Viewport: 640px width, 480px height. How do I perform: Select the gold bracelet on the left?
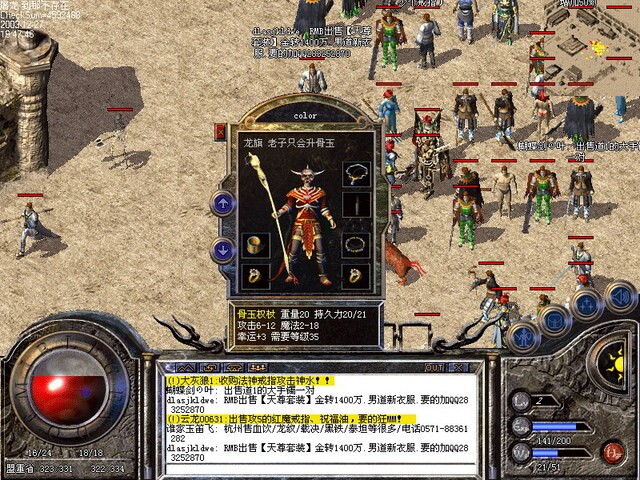tap(254, 244)
